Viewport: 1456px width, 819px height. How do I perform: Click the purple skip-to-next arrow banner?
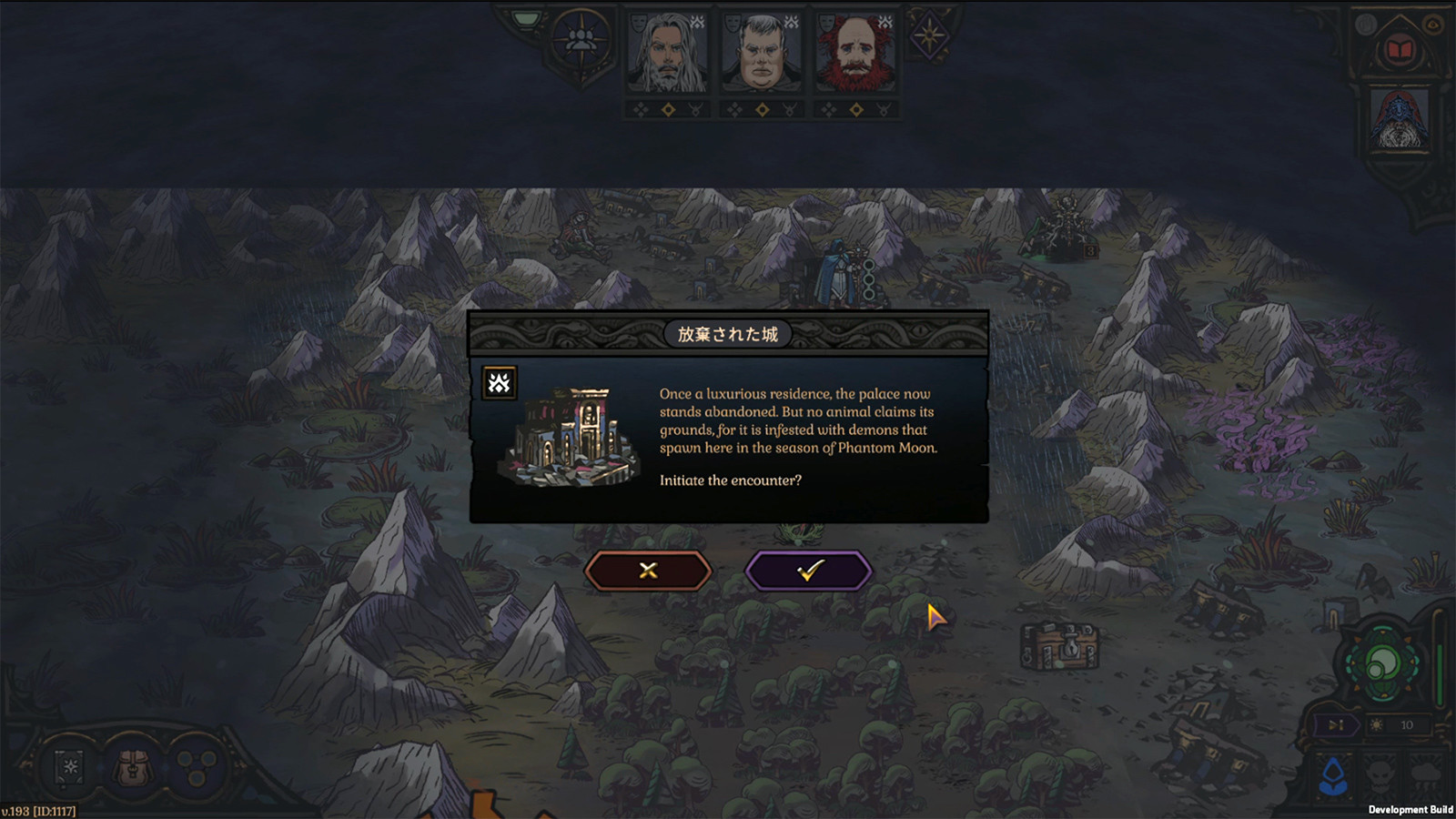click(1336, 725)
